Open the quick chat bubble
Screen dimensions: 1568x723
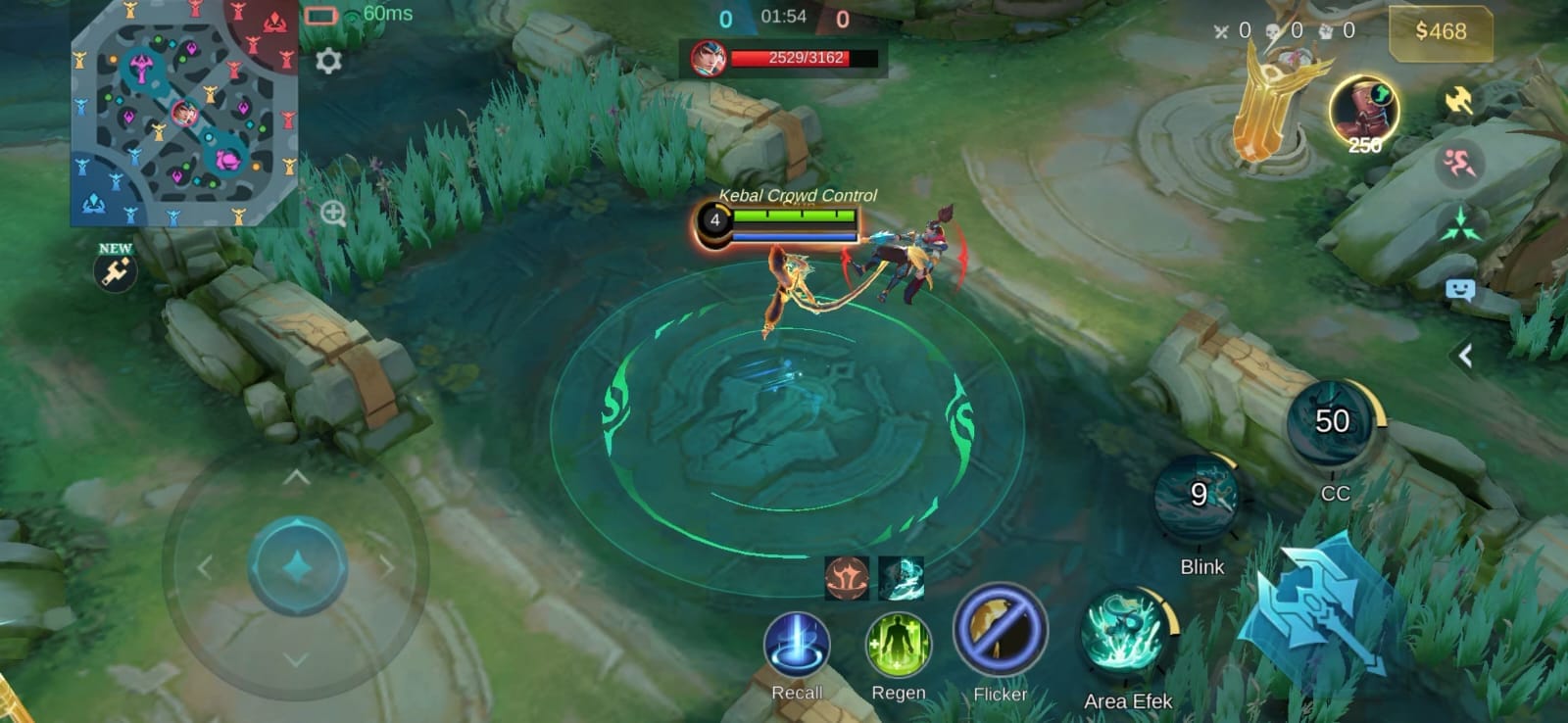1460,290
